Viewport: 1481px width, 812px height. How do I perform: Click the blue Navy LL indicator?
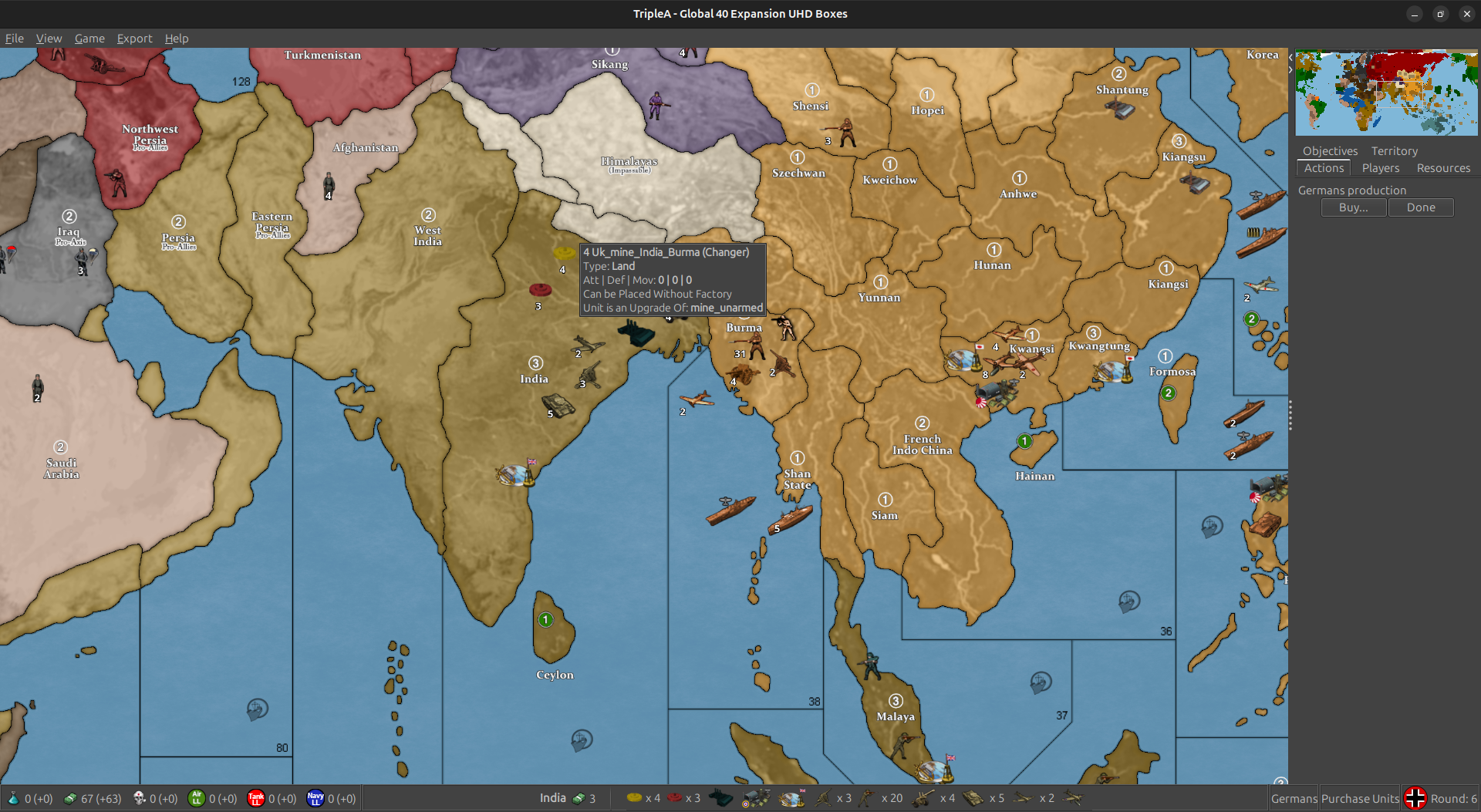[x=316, y=799]
